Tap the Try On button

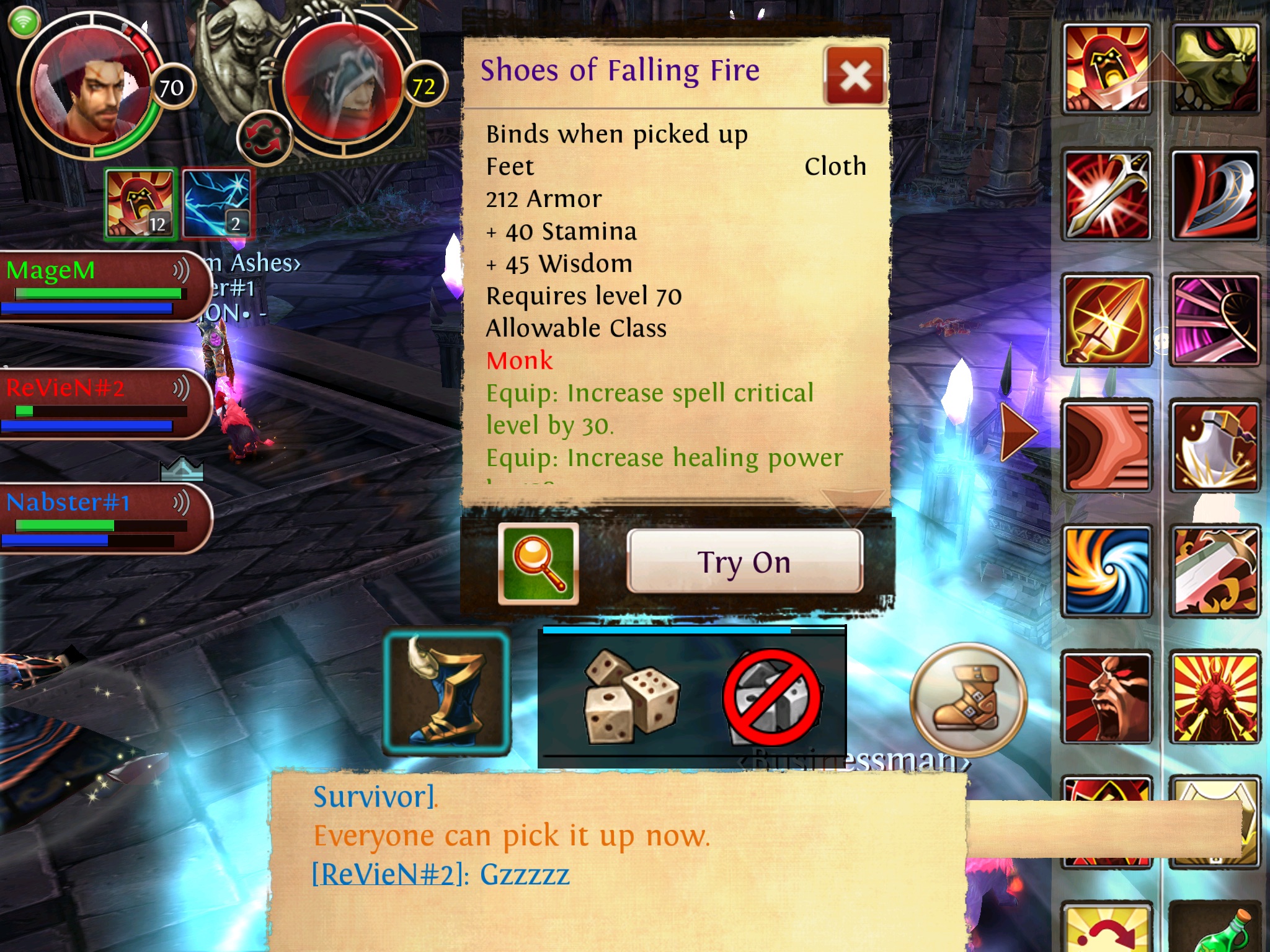(x=744, y=562)
